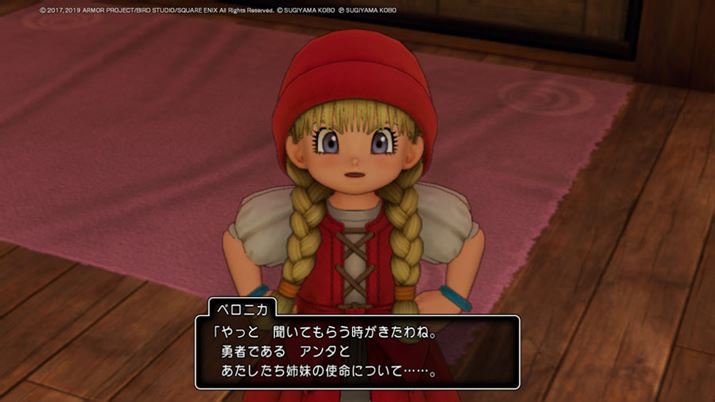The width and height of the screenshot is (715, 402).
Task: Advance Veronica's dialogue text box
Action: pos(356,352)
